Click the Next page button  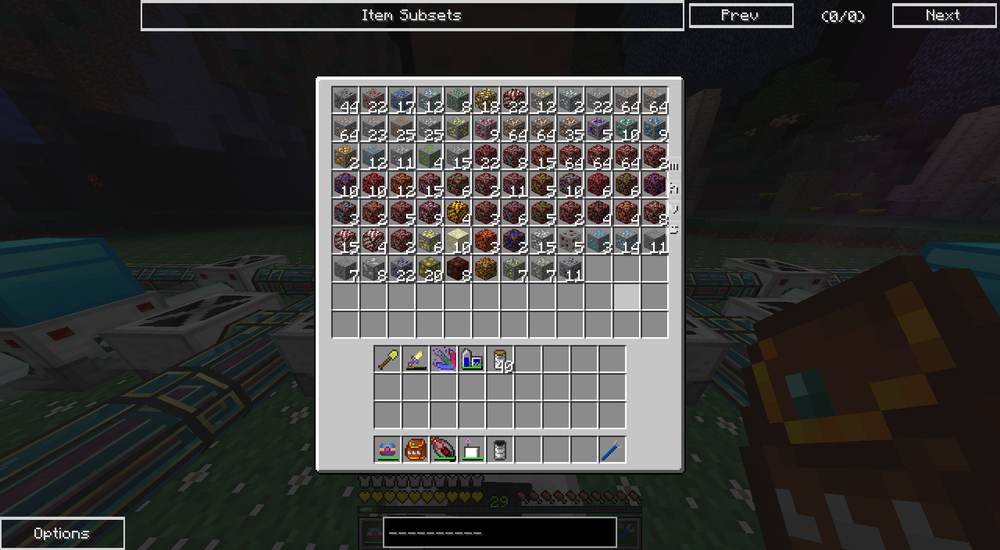pos(942,16)
